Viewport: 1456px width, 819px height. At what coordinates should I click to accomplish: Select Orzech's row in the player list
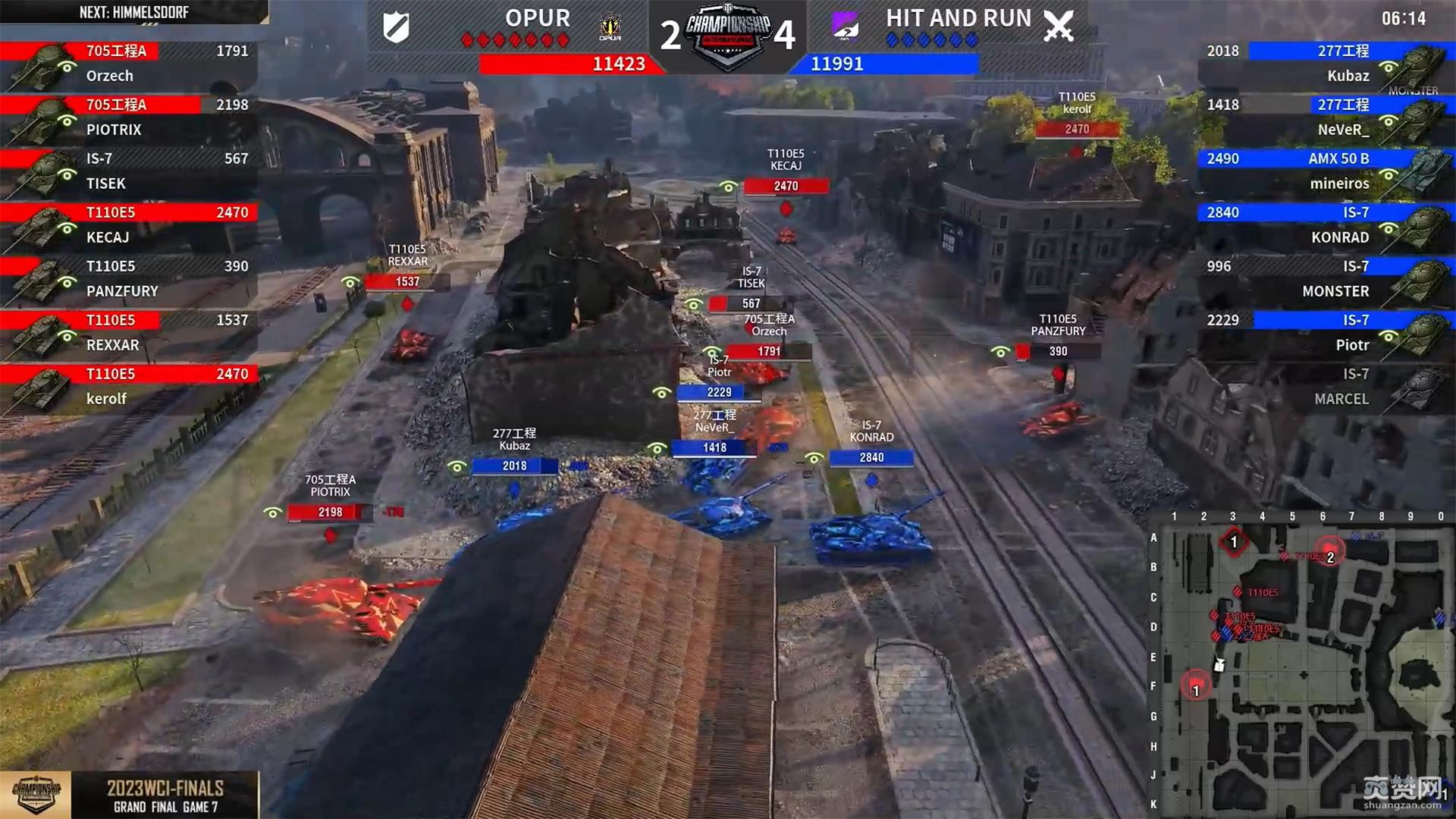[129, 64]
